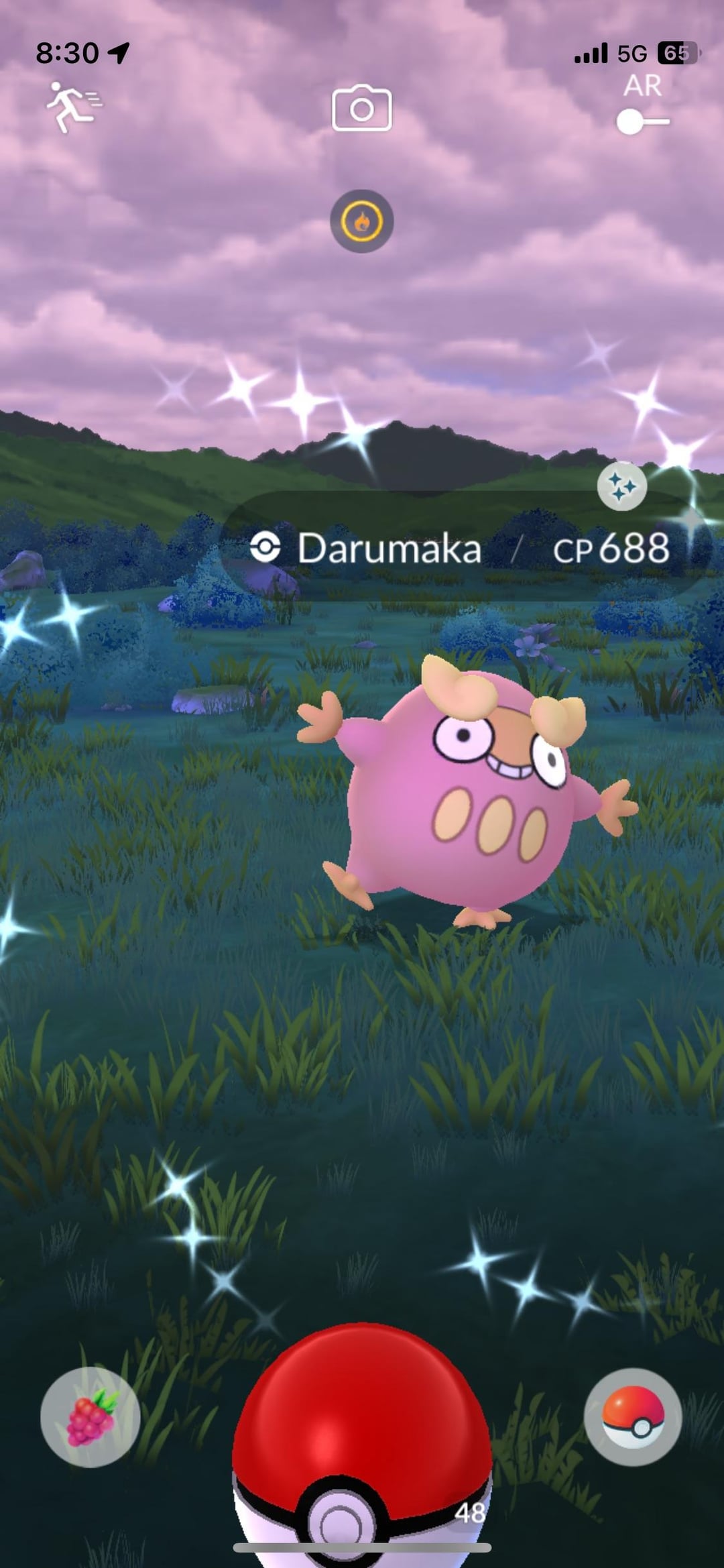This screenshot has height=1568, width=724.
Task: Tap the fire type medal badge
Action: click(361, 221)
